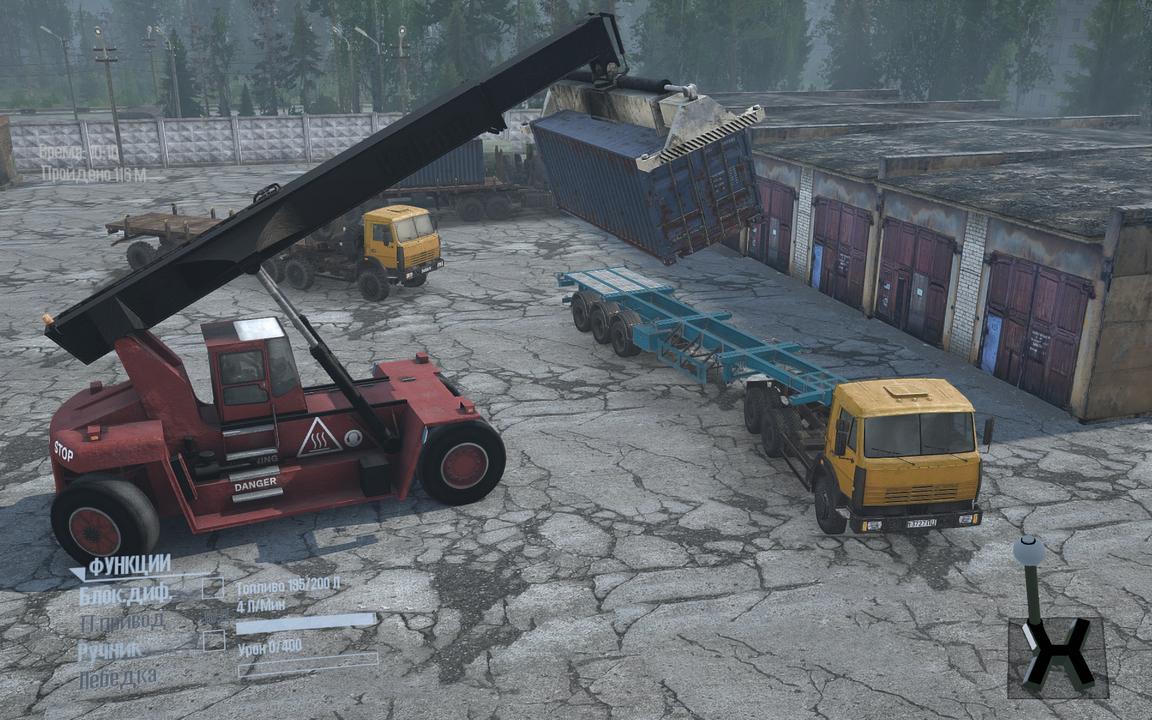Open the ФУНКЦИИ functions menu
The image size is (1152, 720).
point(129,567)
